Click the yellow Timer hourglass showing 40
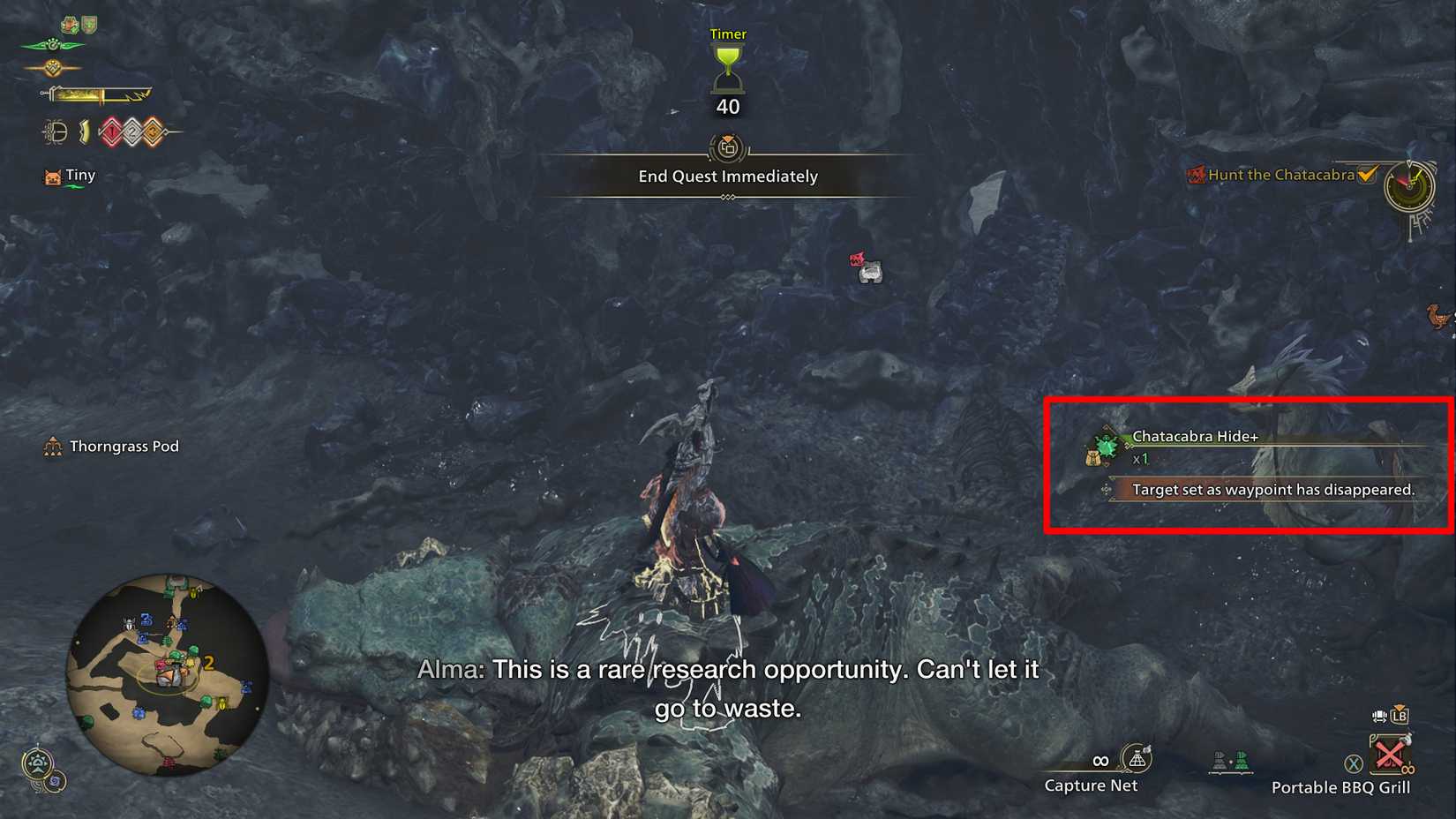1456x819 pixels. coord(727,71)
